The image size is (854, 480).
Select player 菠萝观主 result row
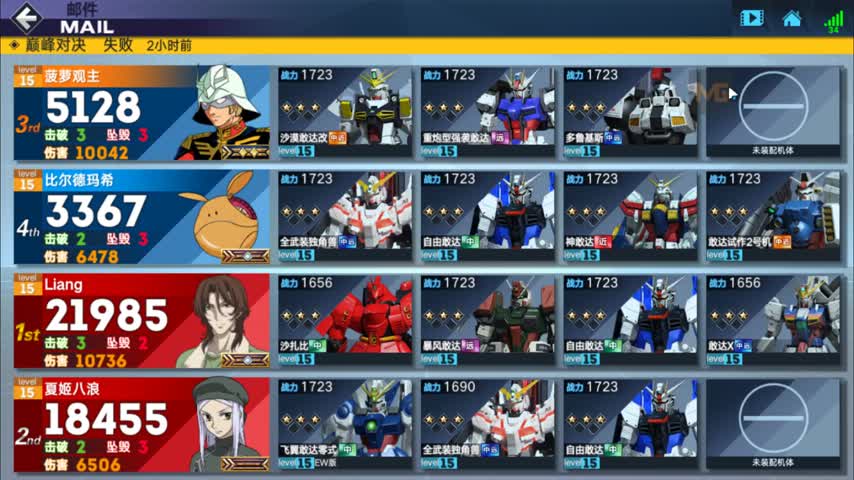tap(140, 113)
